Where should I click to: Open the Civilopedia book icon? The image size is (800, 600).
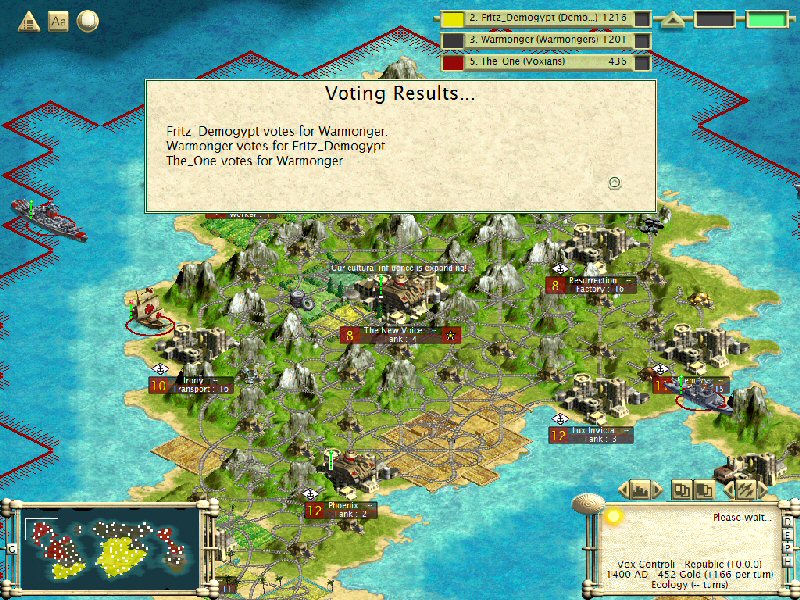(58, 19)
